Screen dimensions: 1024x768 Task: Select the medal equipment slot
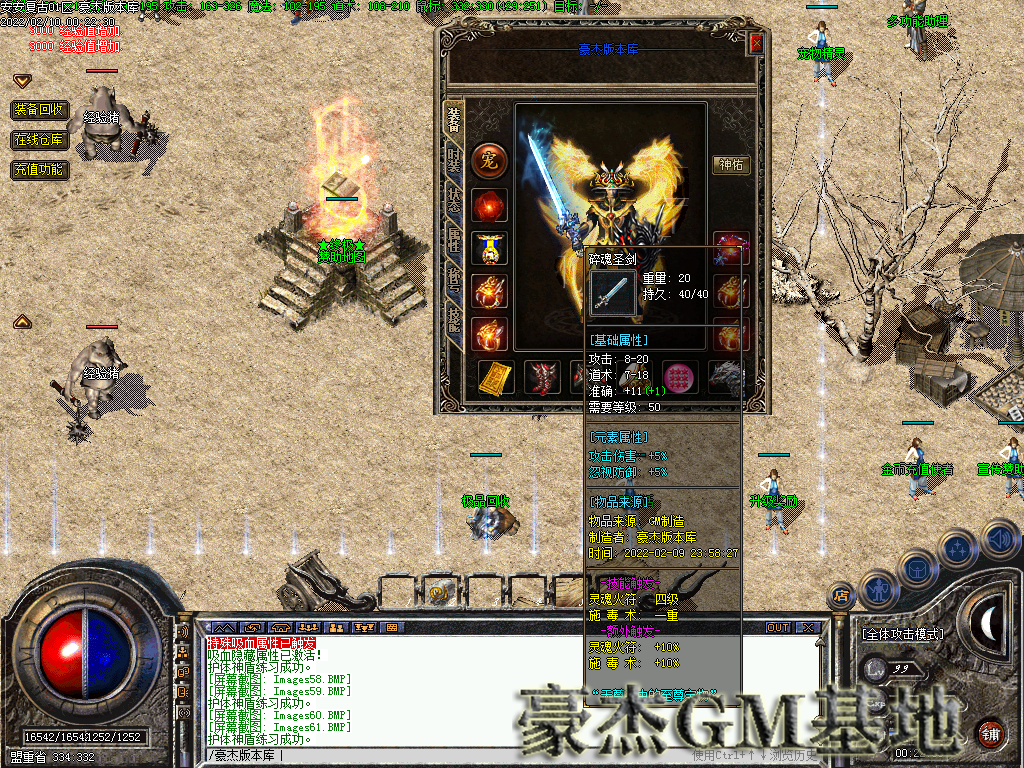[x=490, y=248]
